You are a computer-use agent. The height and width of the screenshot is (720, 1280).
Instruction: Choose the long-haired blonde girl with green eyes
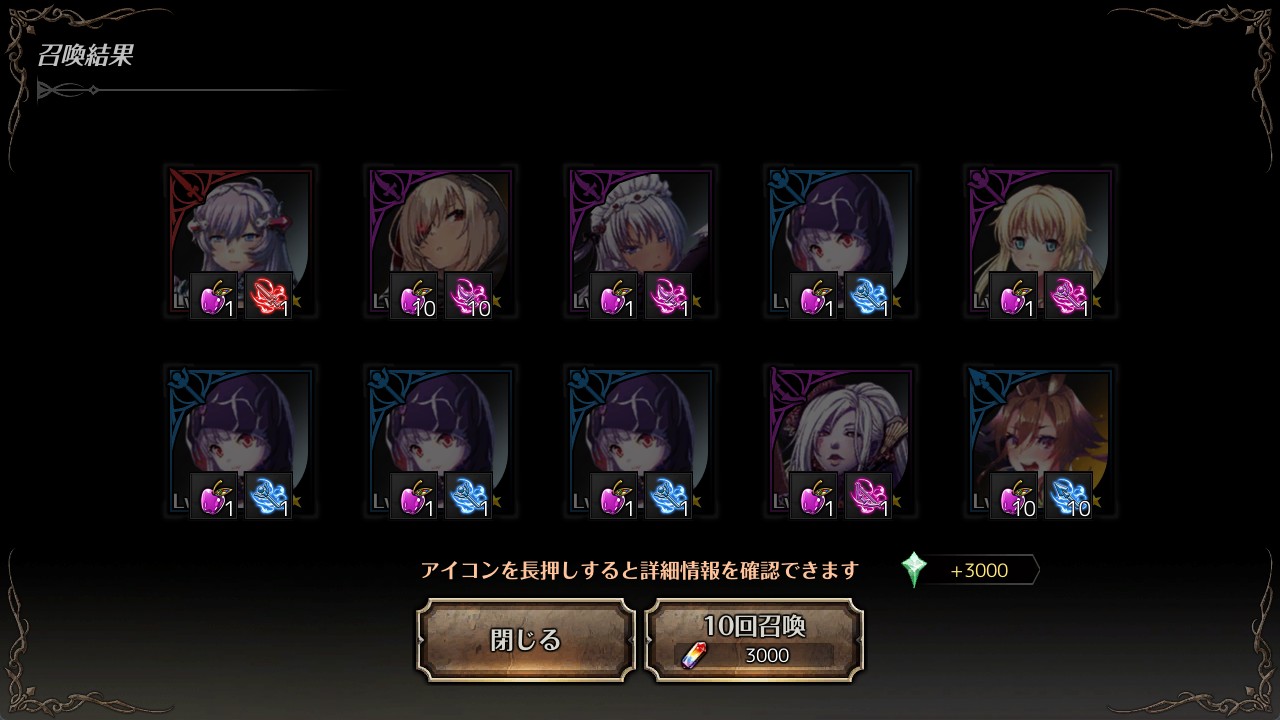(1040, 228)
